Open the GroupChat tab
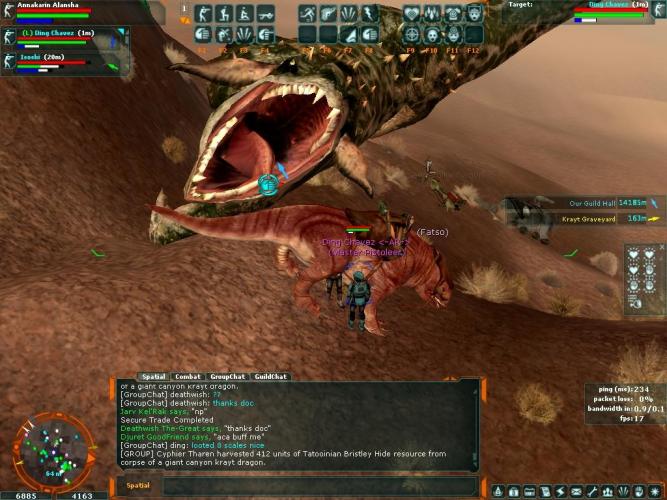Viewport: 667px width, 500px height. pyautogui.click(x=228, y=377)
